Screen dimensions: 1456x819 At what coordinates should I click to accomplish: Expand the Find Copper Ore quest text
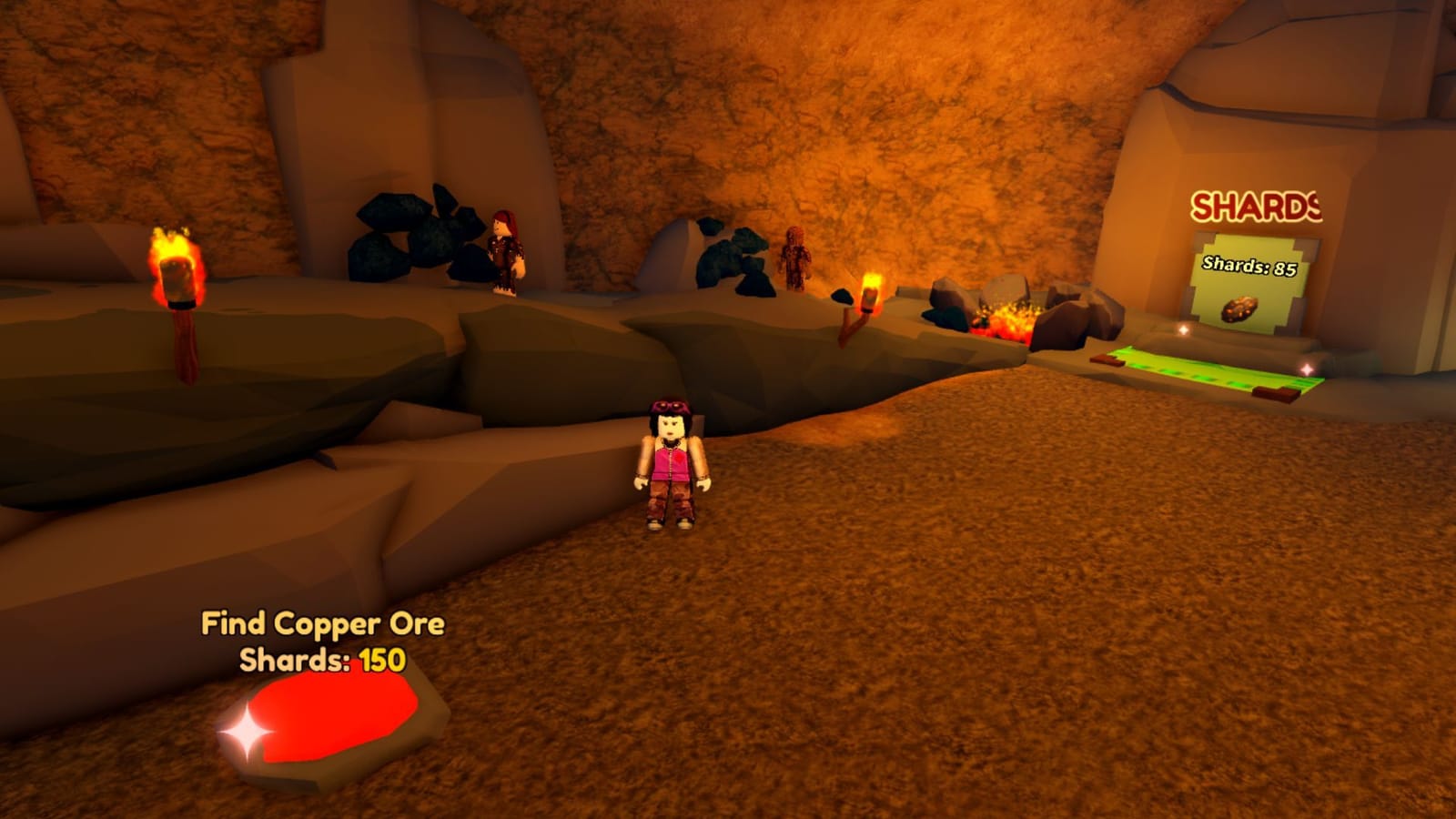tap(323, 624)
